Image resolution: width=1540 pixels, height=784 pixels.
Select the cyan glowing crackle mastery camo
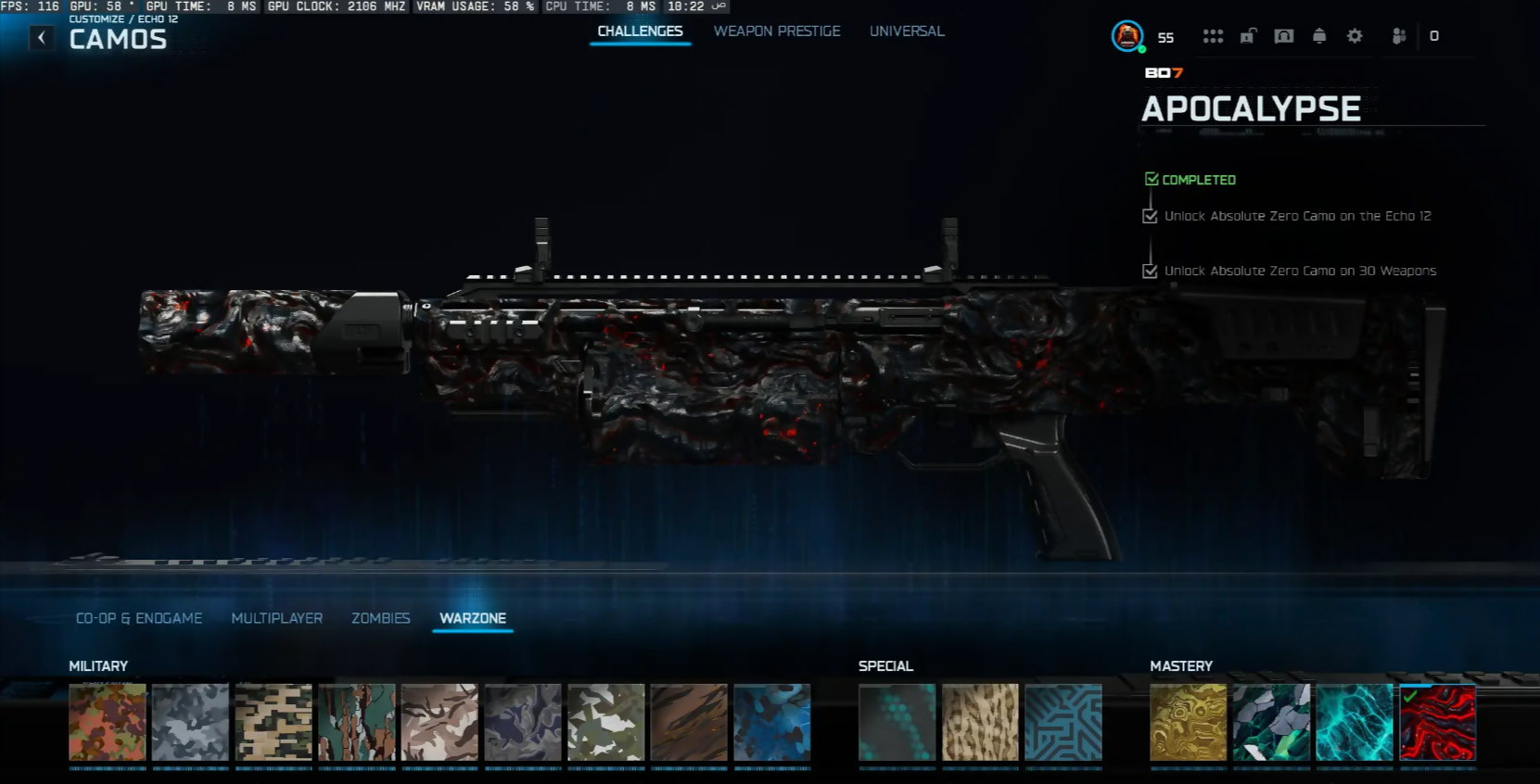pos(1355,723)
